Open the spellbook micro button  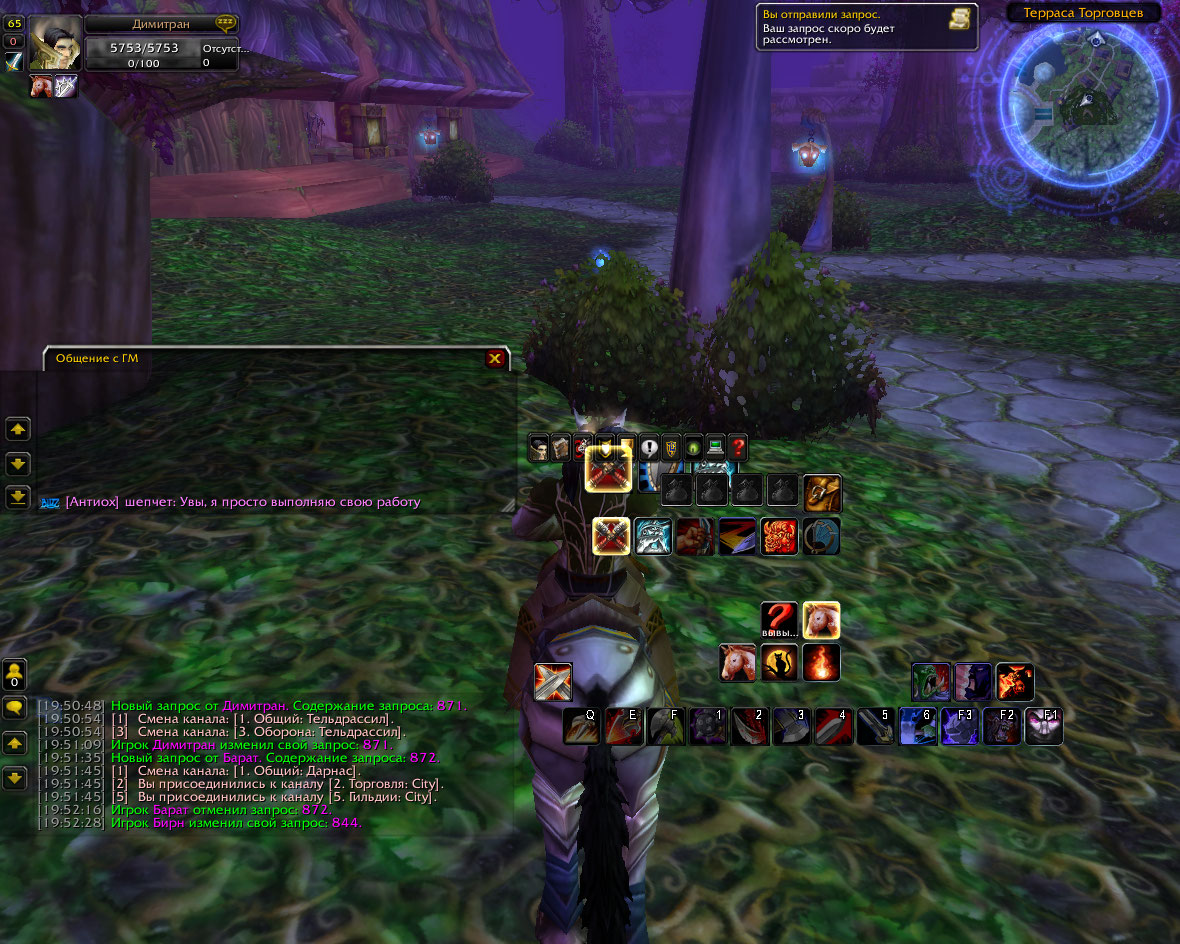point(561,447)
